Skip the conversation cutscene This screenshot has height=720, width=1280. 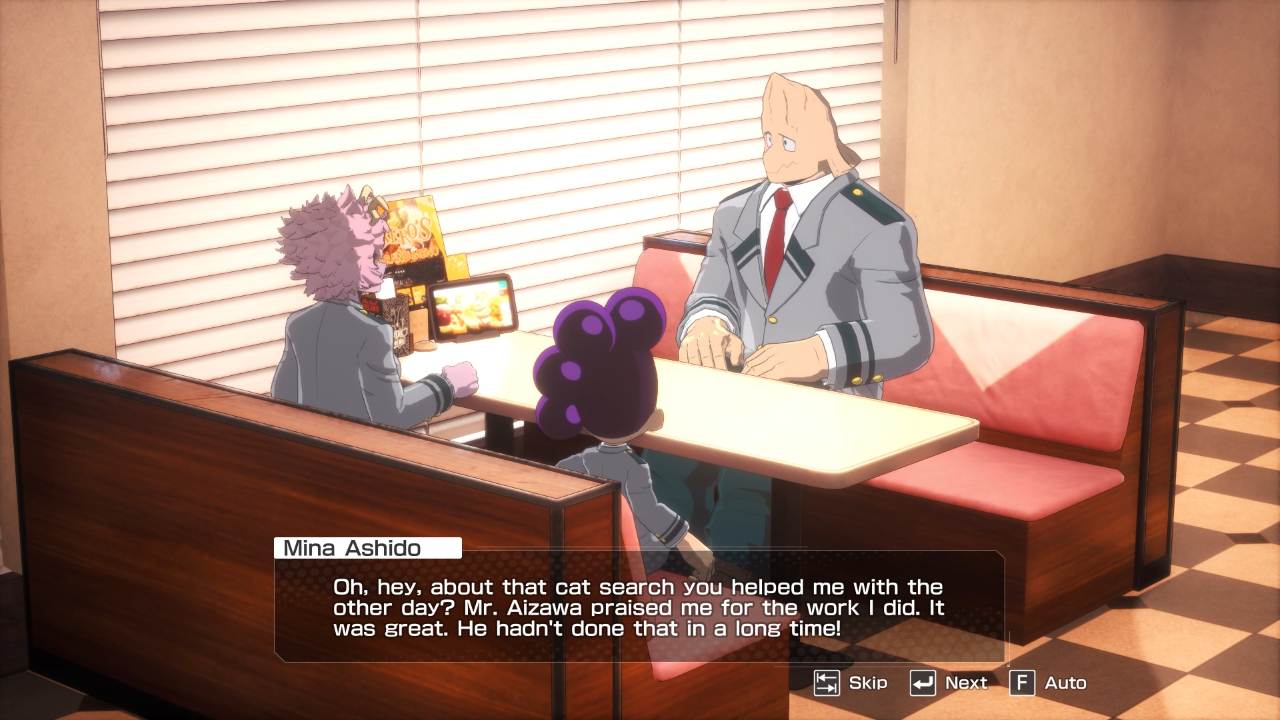point(850,683)
